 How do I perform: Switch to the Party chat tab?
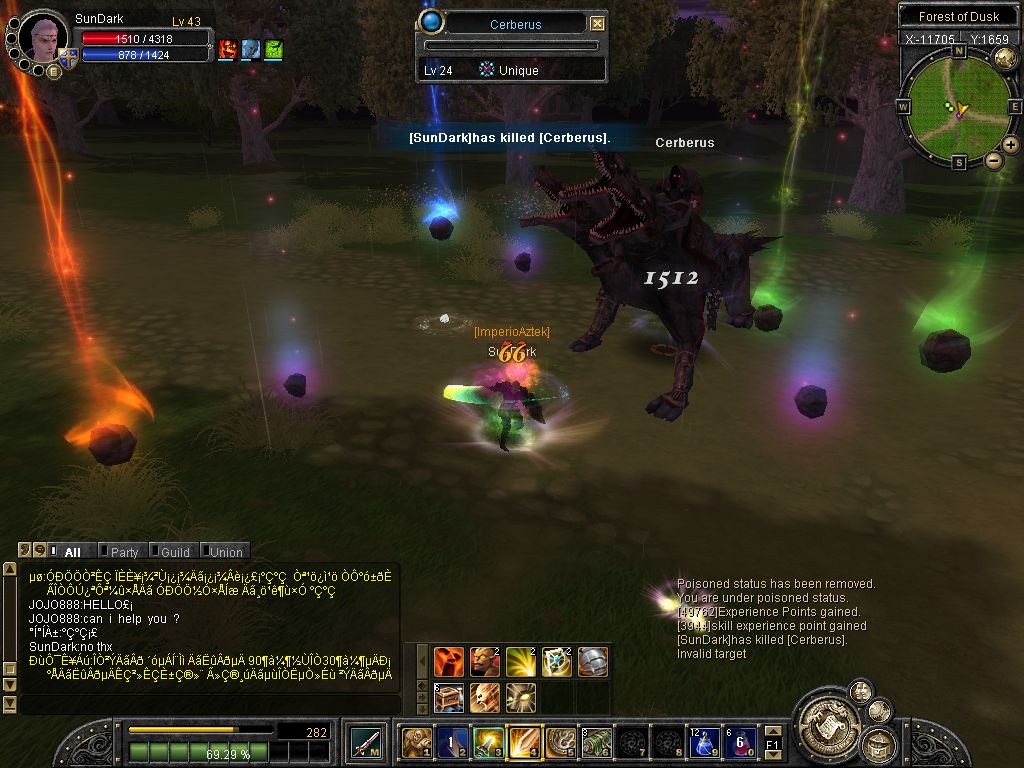click(x=124, y=551)
